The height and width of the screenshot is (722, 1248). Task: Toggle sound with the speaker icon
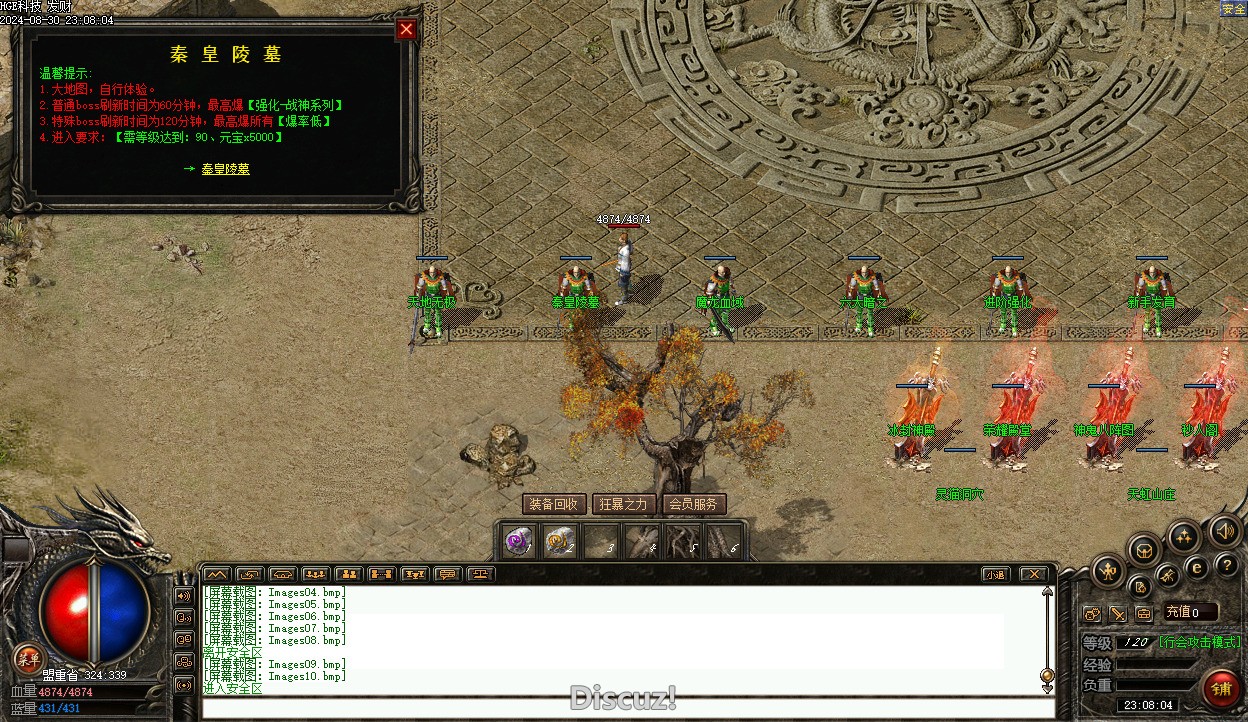(x=1224, y=531)
